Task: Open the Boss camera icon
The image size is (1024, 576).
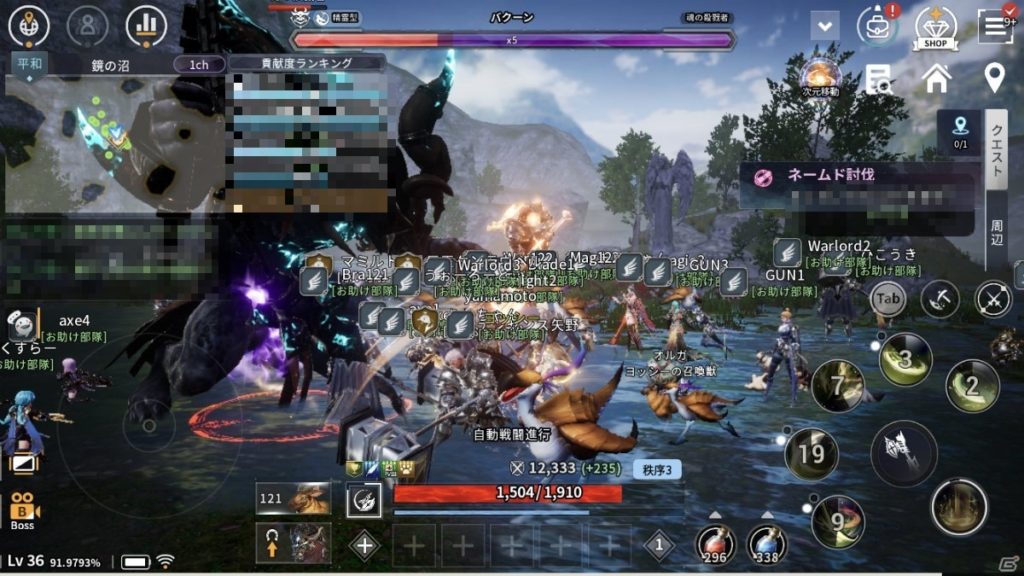Action: coord(22,510)
